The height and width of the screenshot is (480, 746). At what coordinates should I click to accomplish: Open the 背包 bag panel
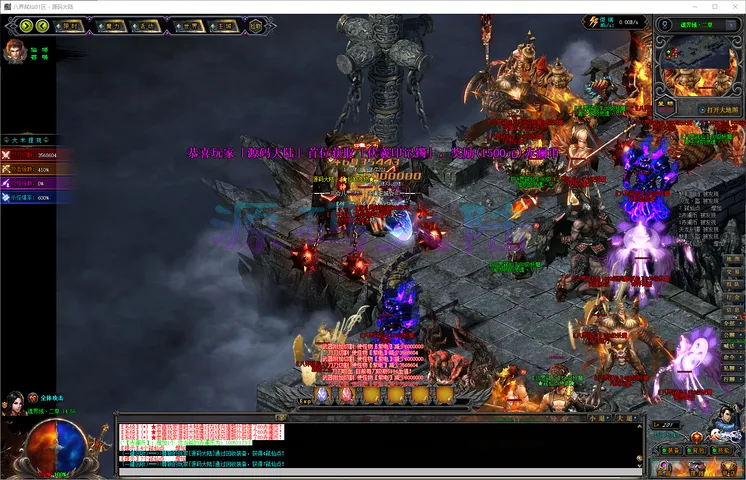[697, 451]
